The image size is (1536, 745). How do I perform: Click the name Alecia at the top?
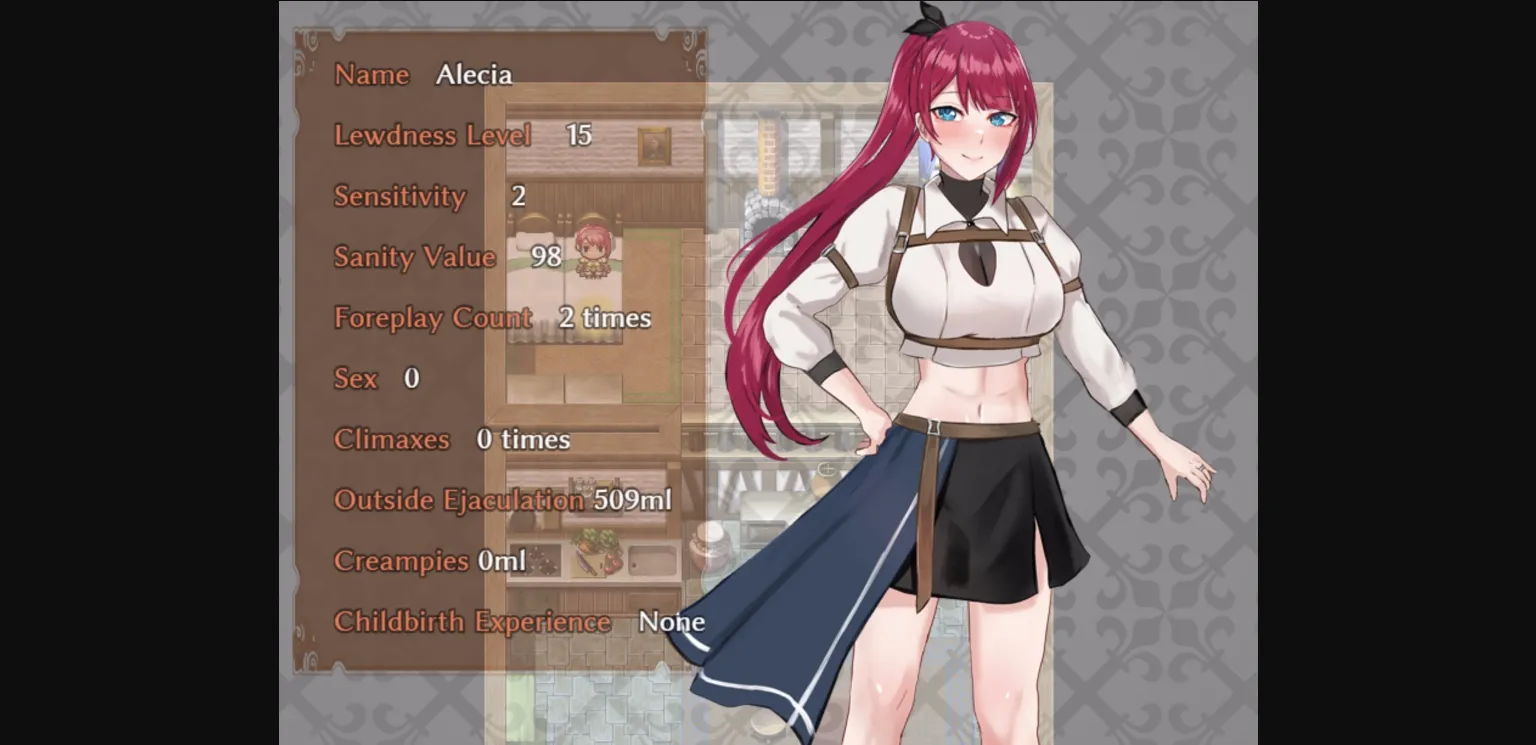tap(474, 74)
